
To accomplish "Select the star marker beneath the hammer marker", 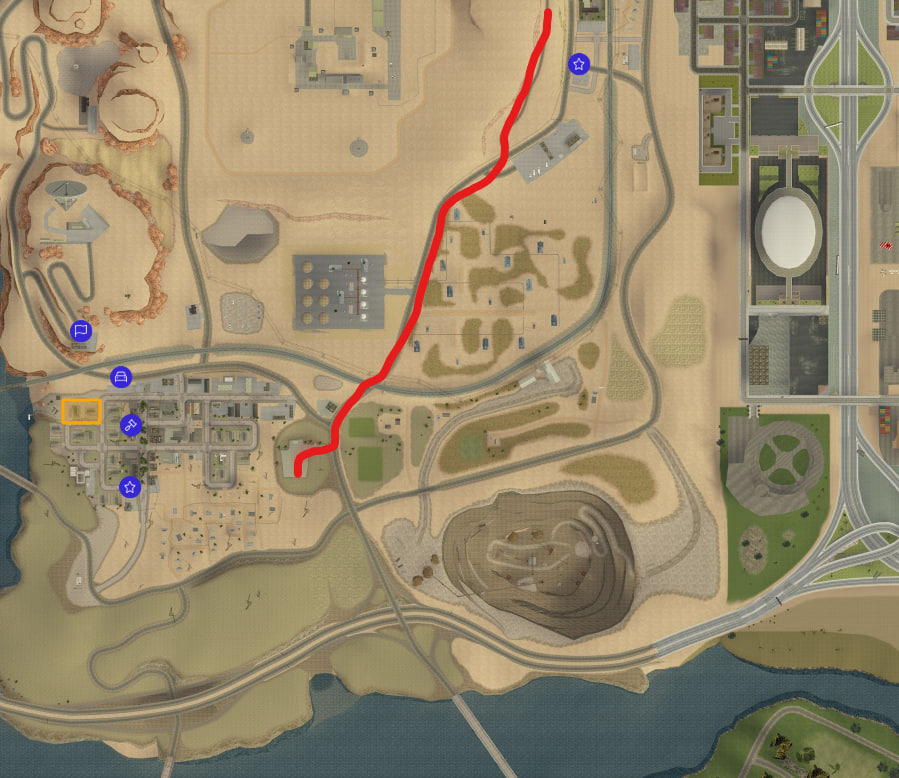I will point(129,487).
